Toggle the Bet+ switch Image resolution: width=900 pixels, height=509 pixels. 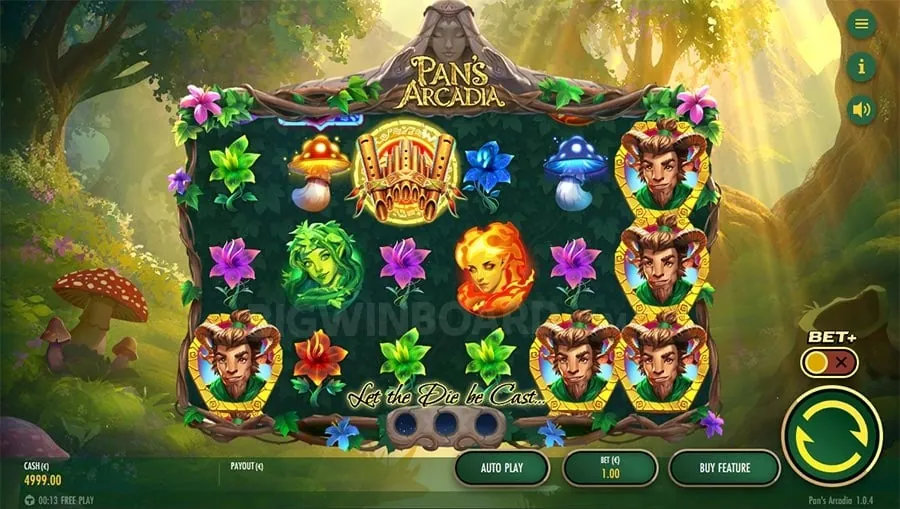tap(829, 362)
